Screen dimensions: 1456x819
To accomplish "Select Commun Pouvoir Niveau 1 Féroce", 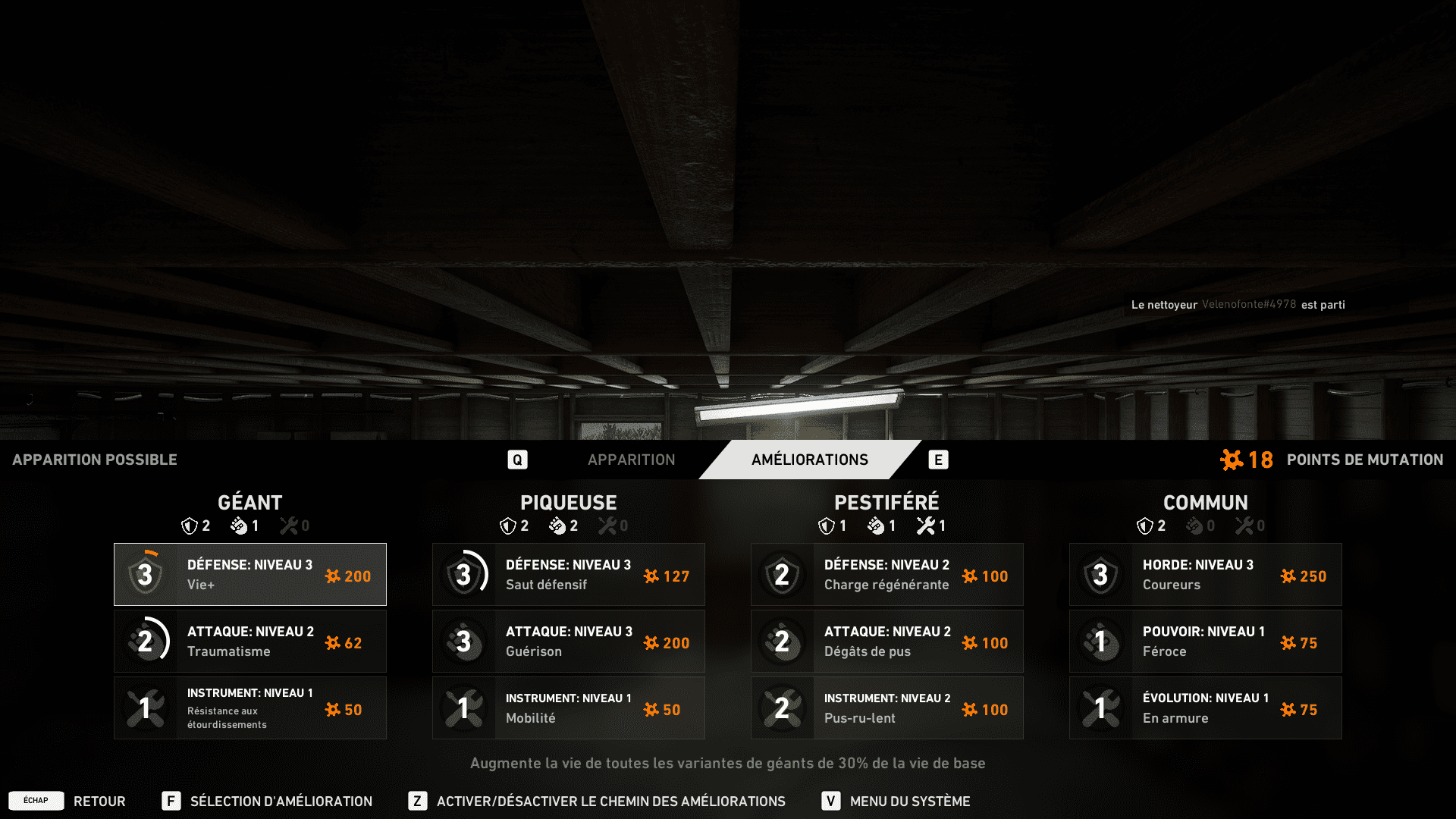I will click(1206, 642).
